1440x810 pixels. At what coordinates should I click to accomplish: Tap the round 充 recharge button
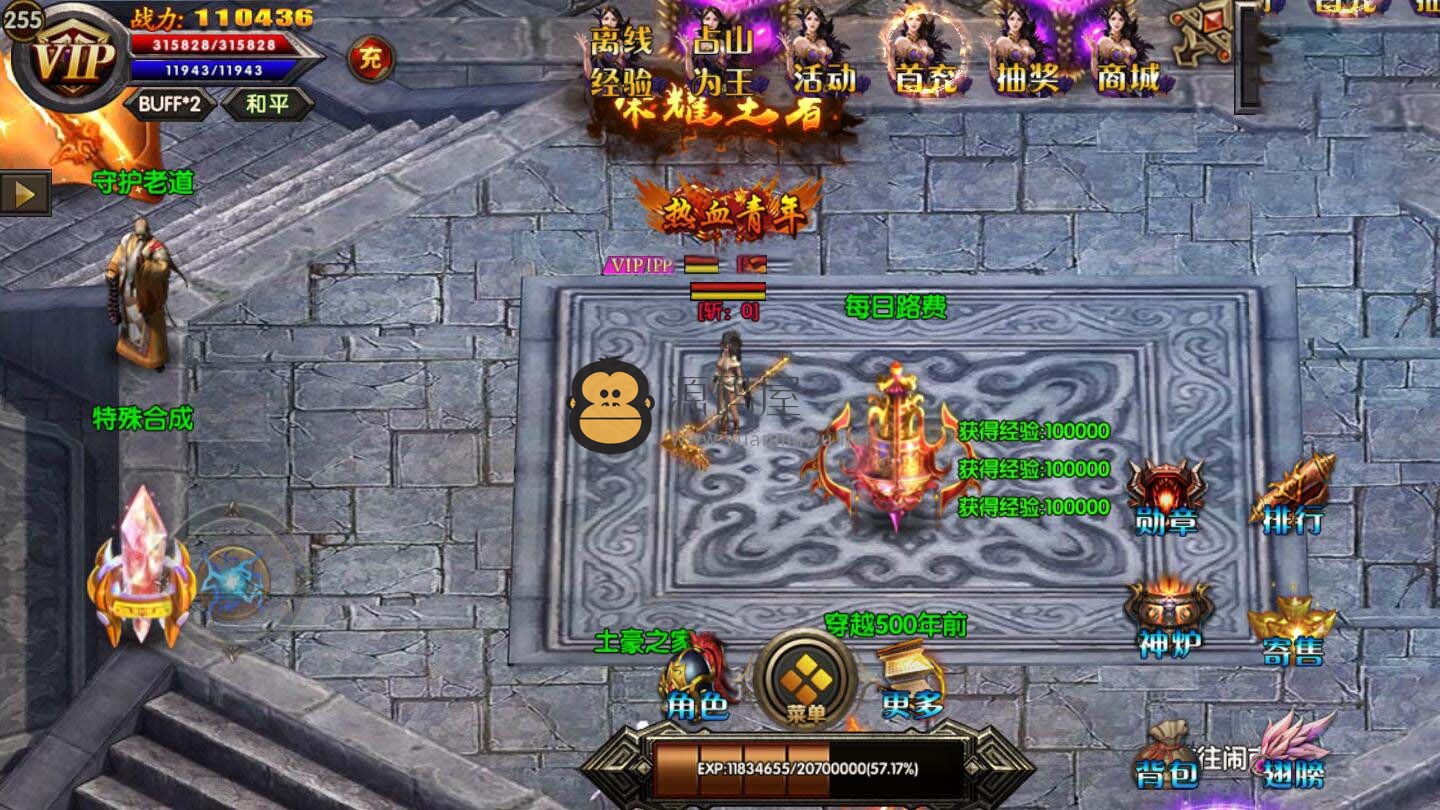point(371,59)
